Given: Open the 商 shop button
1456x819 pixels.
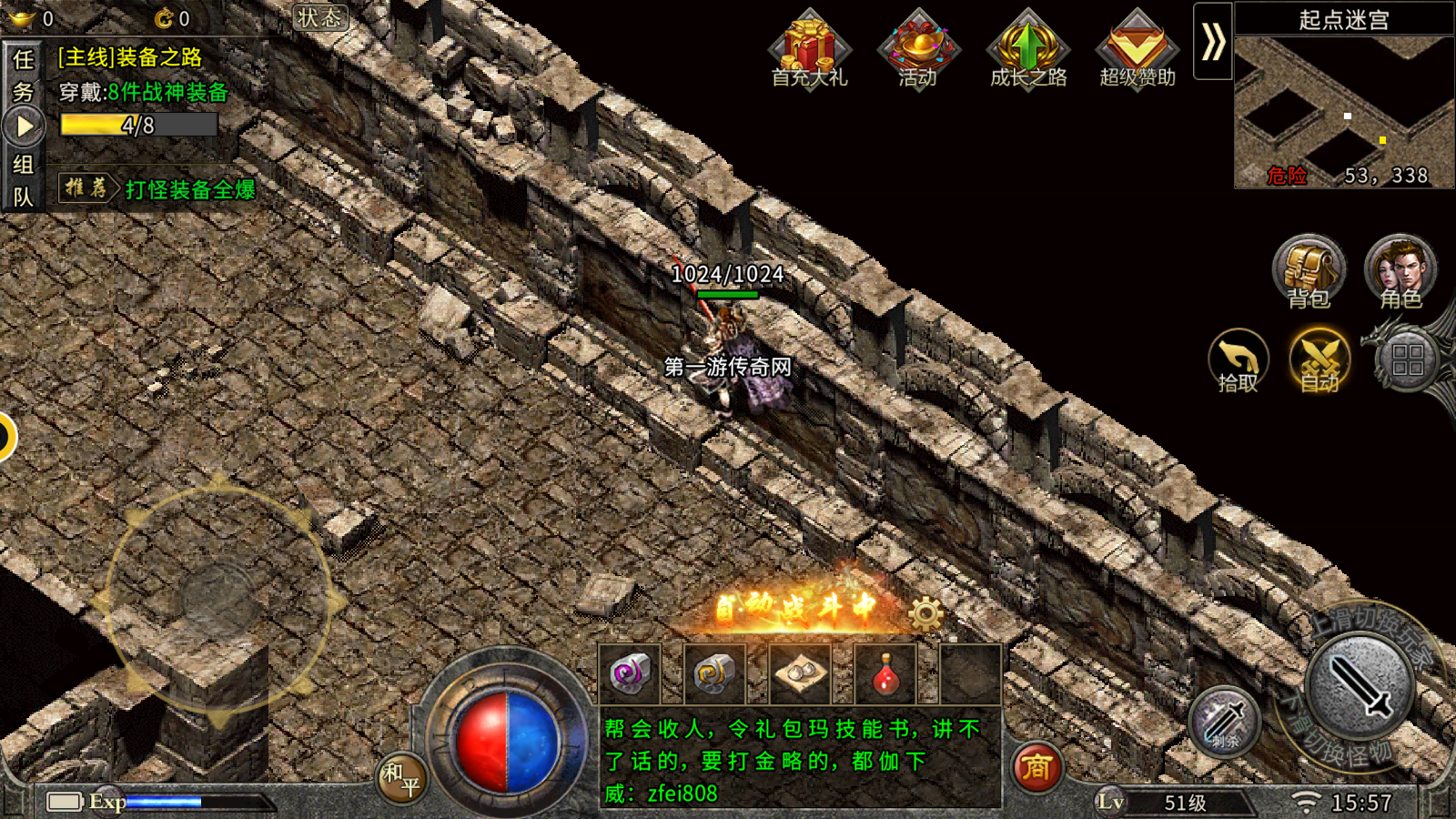Looking at the screenshot, I should [1035, 767].
